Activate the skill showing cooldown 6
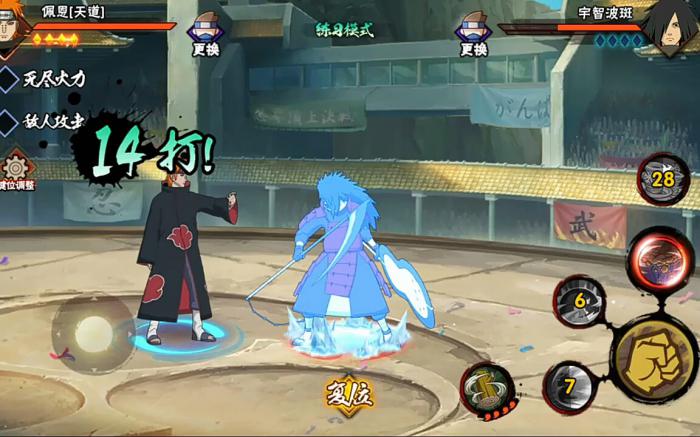Screen dimensions: 700x437 [579, 300]
